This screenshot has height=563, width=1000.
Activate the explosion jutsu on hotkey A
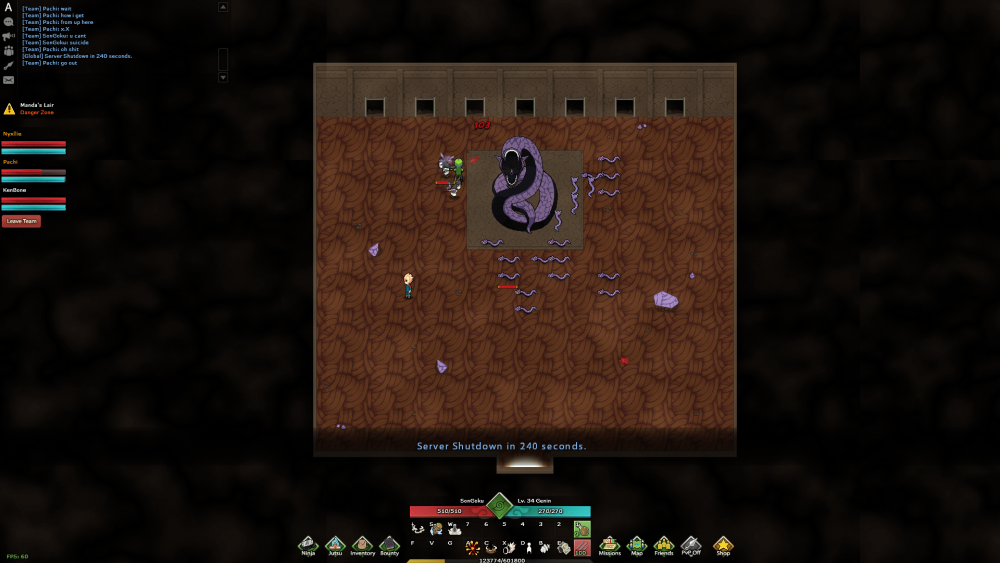(x=472, y=548)
